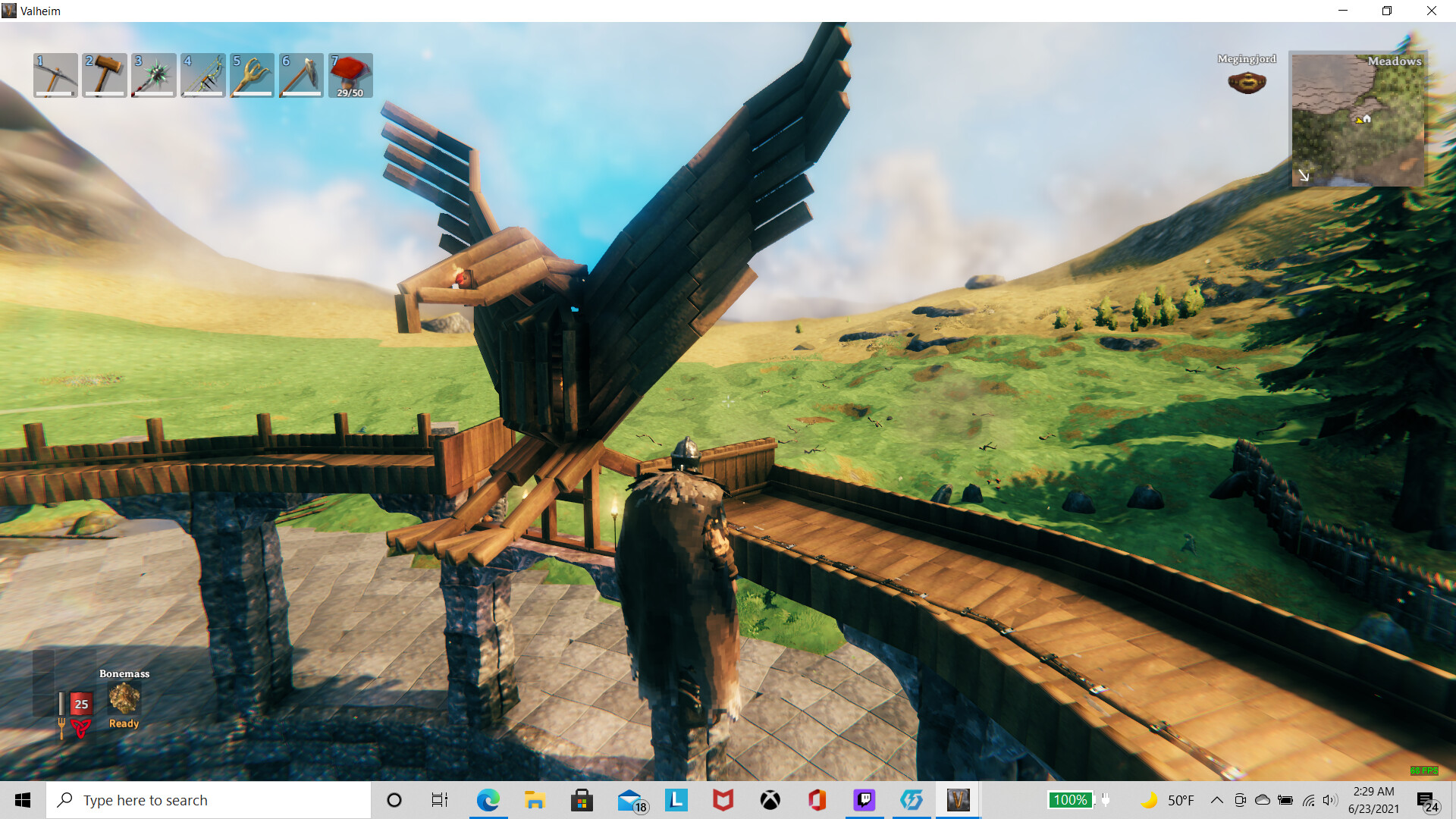Toggle the Meet Now camera tray icon
Image resolution: width=1456 pixels, height=819 pixels.
pos(1239,799)
